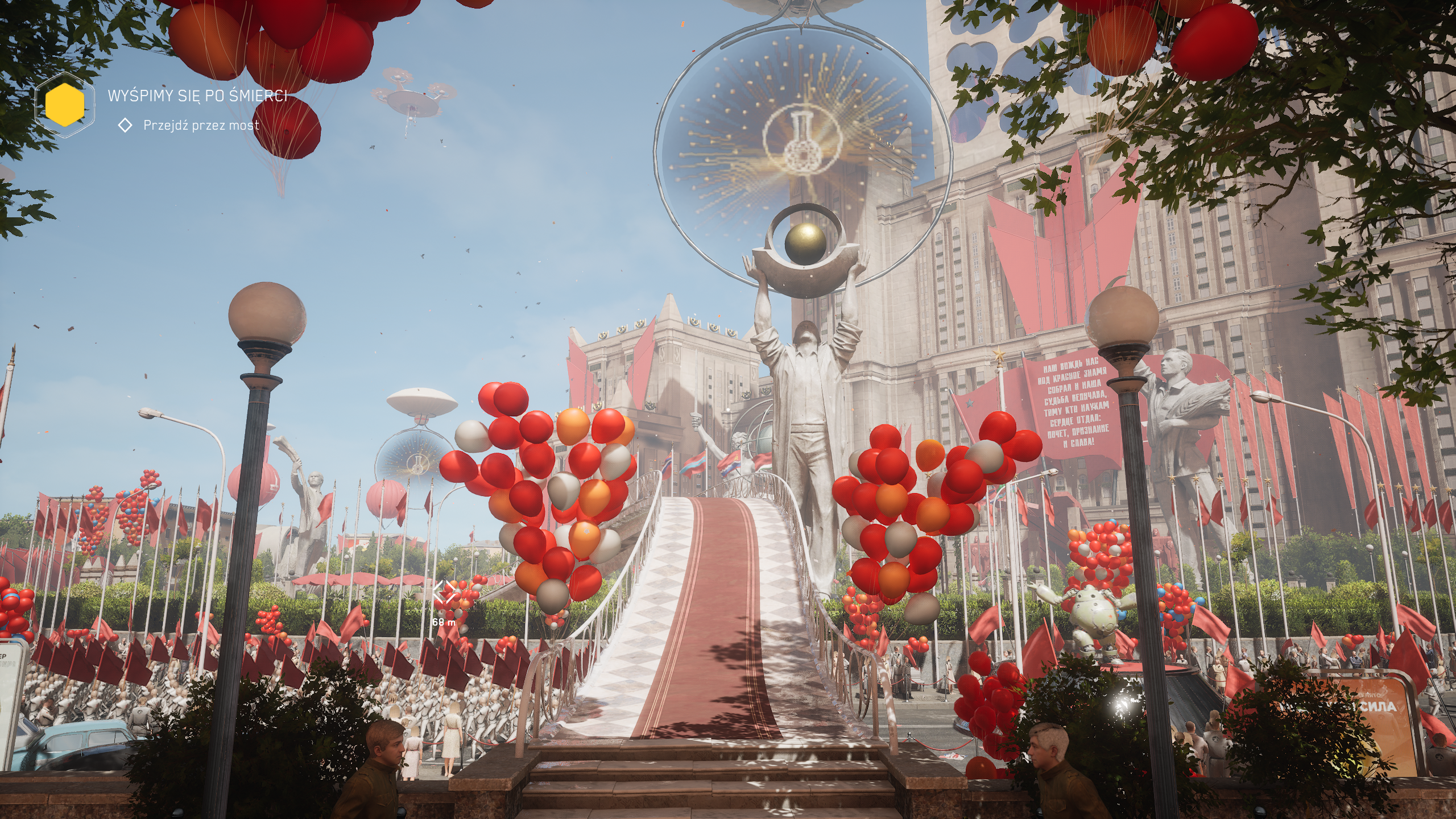Select the quest title WYŚPIMY SIĘ PO ŚMIERCI
The height and width of the screenshot is (819, 1456).
tap(197, 96)
